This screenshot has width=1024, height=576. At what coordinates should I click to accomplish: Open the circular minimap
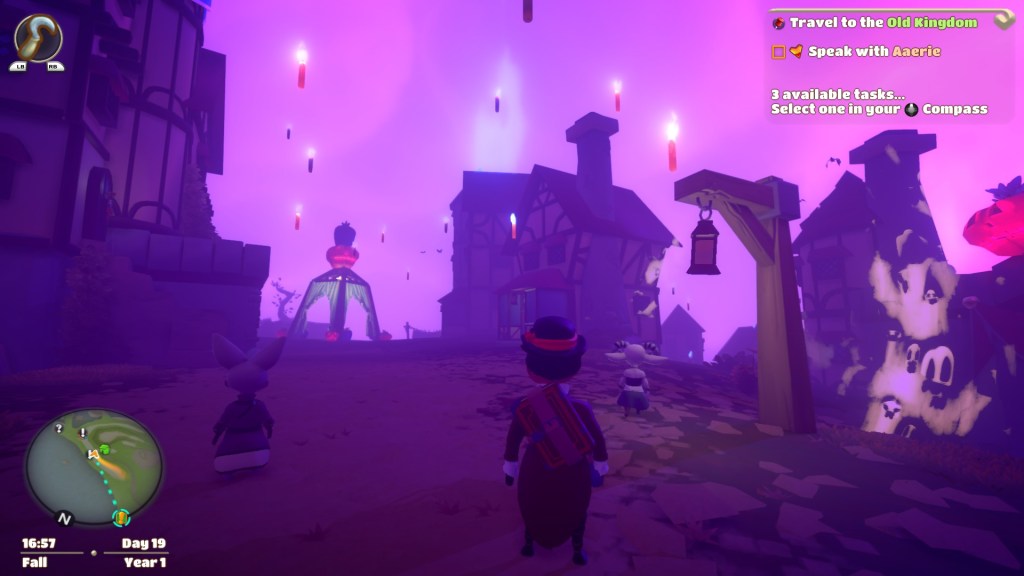click(x=93, y=467)
